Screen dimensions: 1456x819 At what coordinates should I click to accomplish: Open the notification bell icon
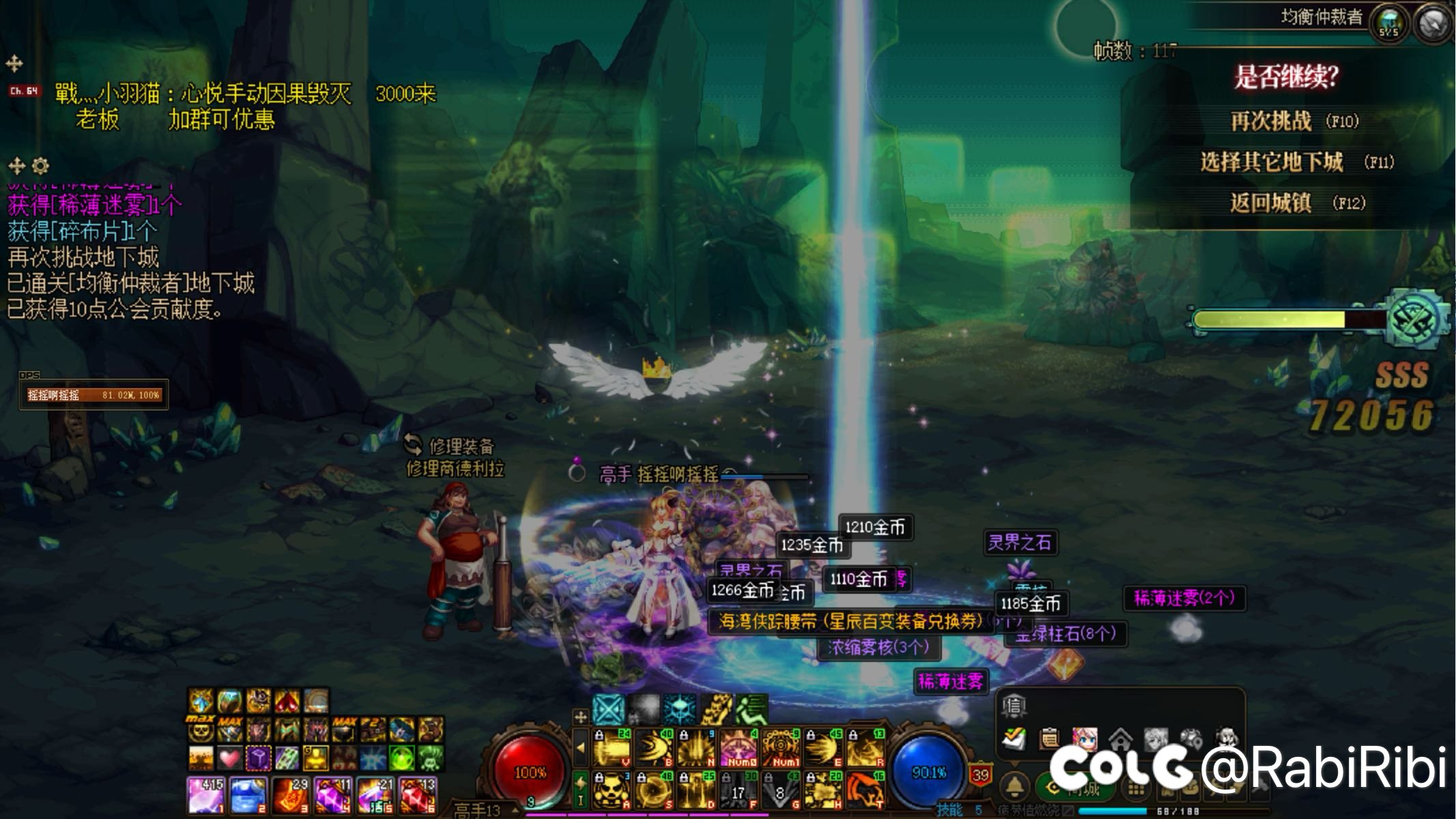1015,787
